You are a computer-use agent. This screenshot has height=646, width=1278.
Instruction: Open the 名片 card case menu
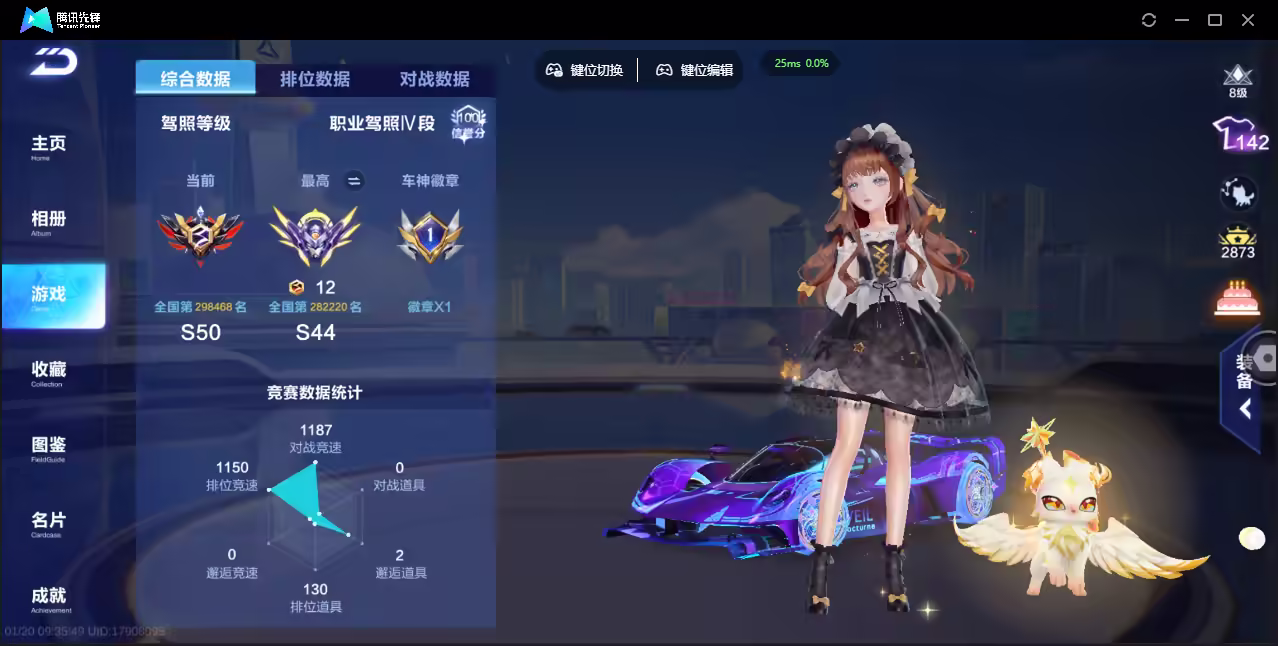[x=48, y=523]
